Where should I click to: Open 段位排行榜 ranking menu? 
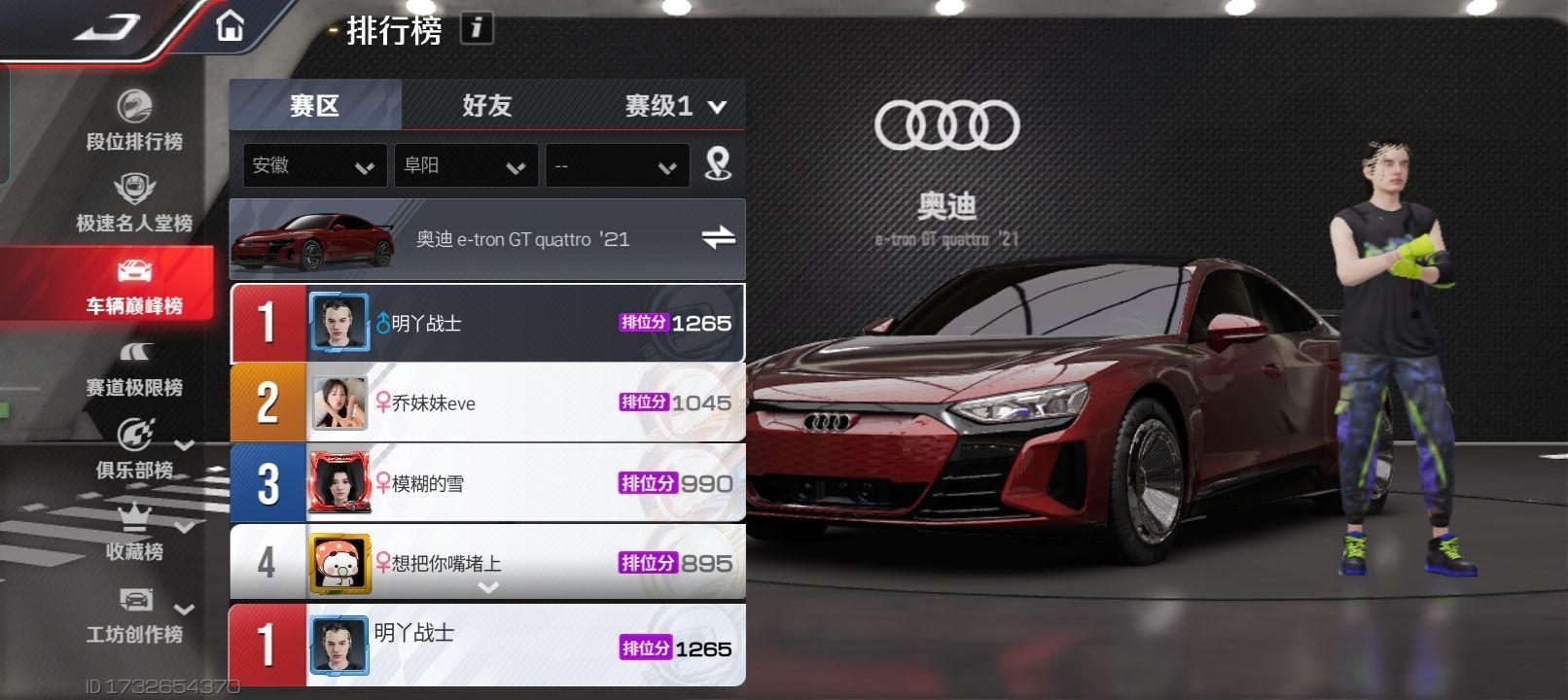pos(134,121)
